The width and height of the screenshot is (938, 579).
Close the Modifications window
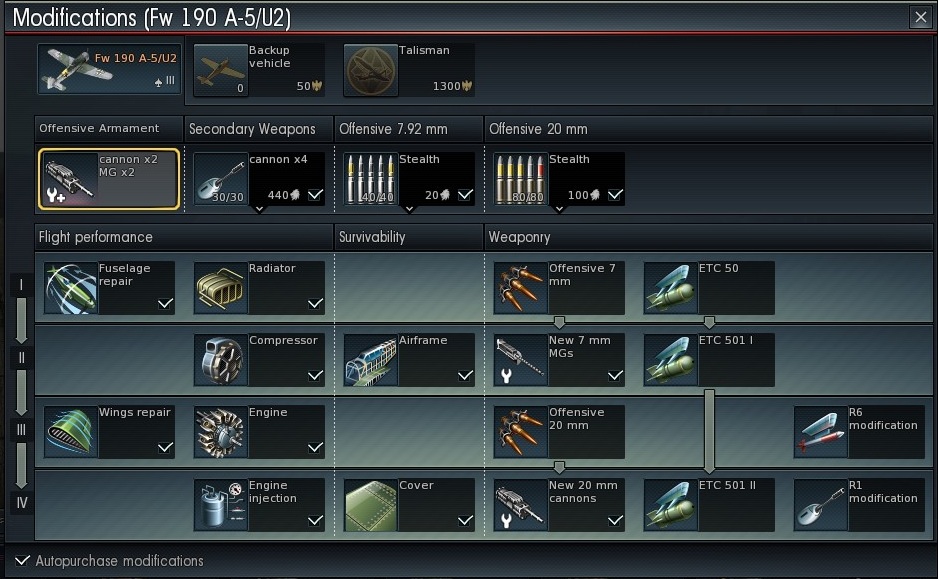click(920, 17)
